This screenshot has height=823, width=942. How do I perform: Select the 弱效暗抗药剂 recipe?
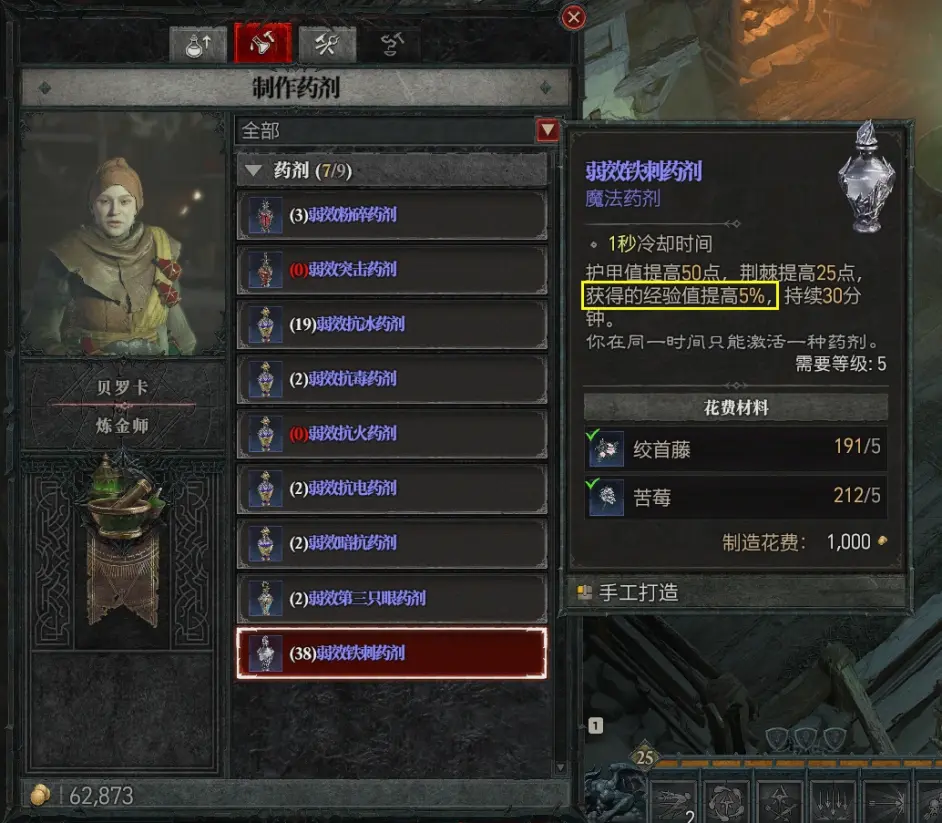point(391,543)
